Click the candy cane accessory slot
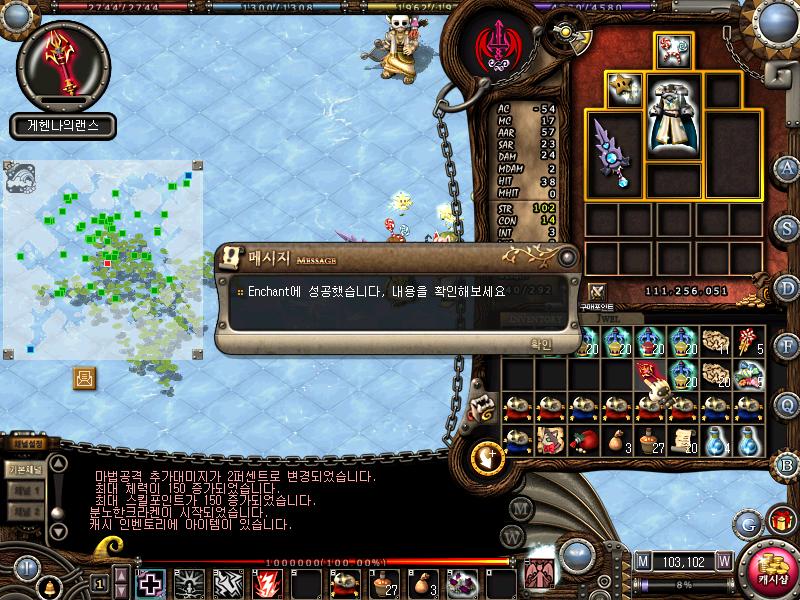The height and width of the screenshot is (600, 800). coord(673,50)
